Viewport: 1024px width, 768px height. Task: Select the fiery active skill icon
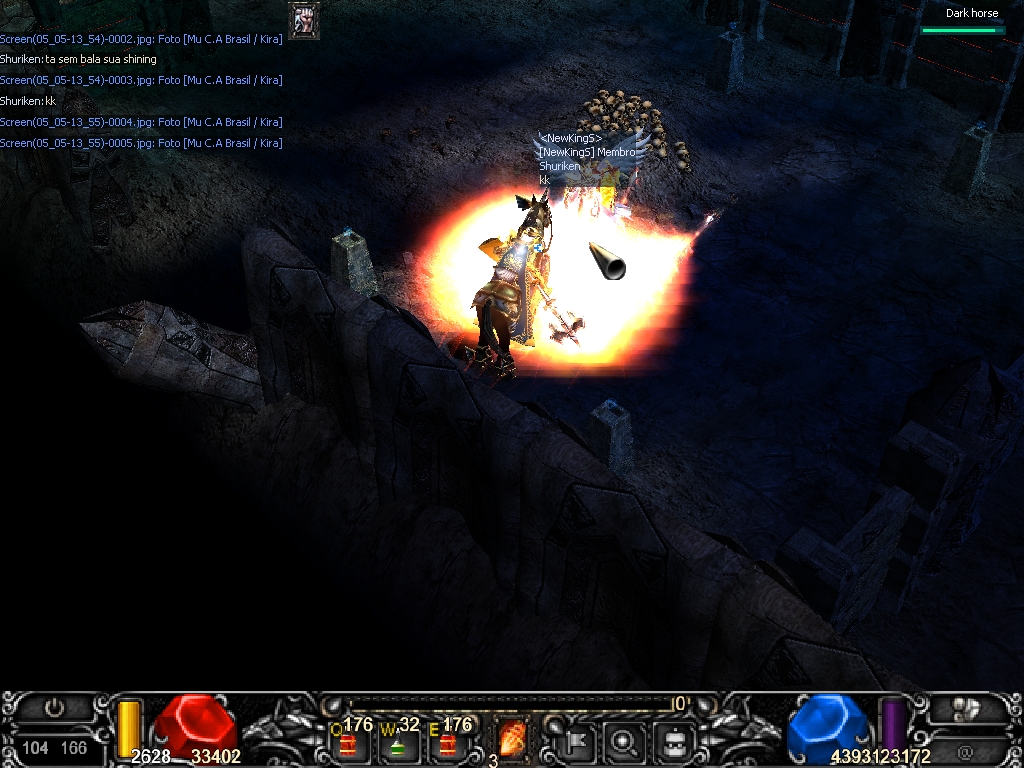(512, 738)
